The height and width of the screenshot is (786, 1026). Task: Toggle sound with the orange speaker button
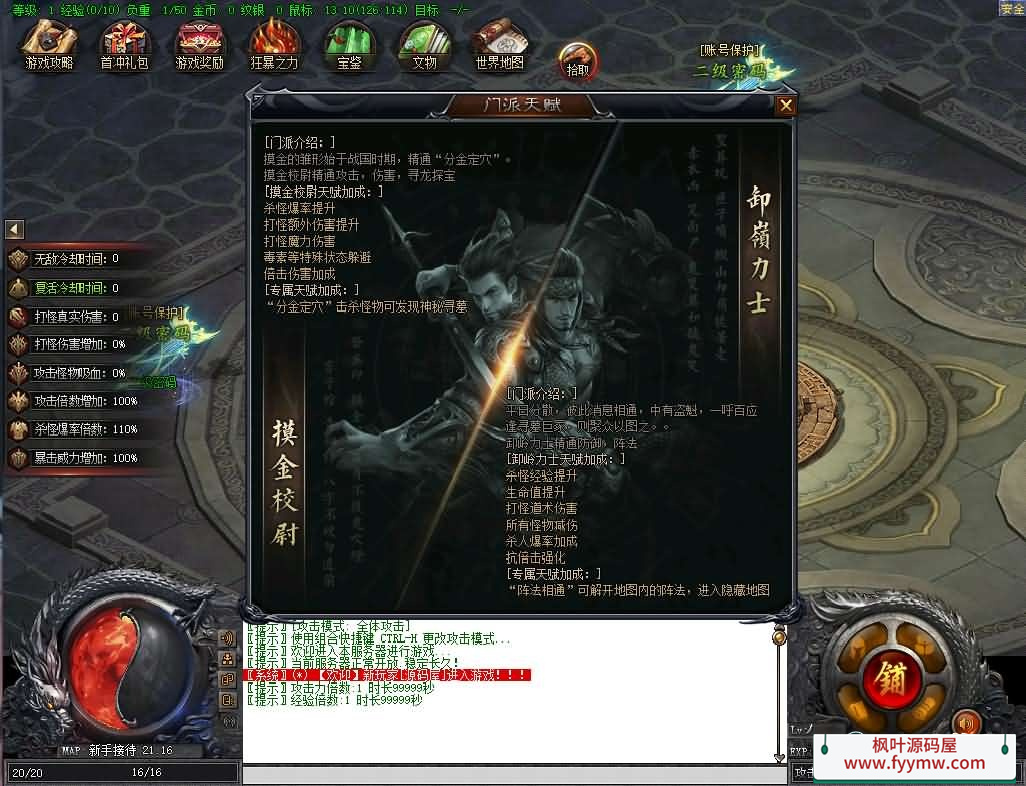coord(966,722)
